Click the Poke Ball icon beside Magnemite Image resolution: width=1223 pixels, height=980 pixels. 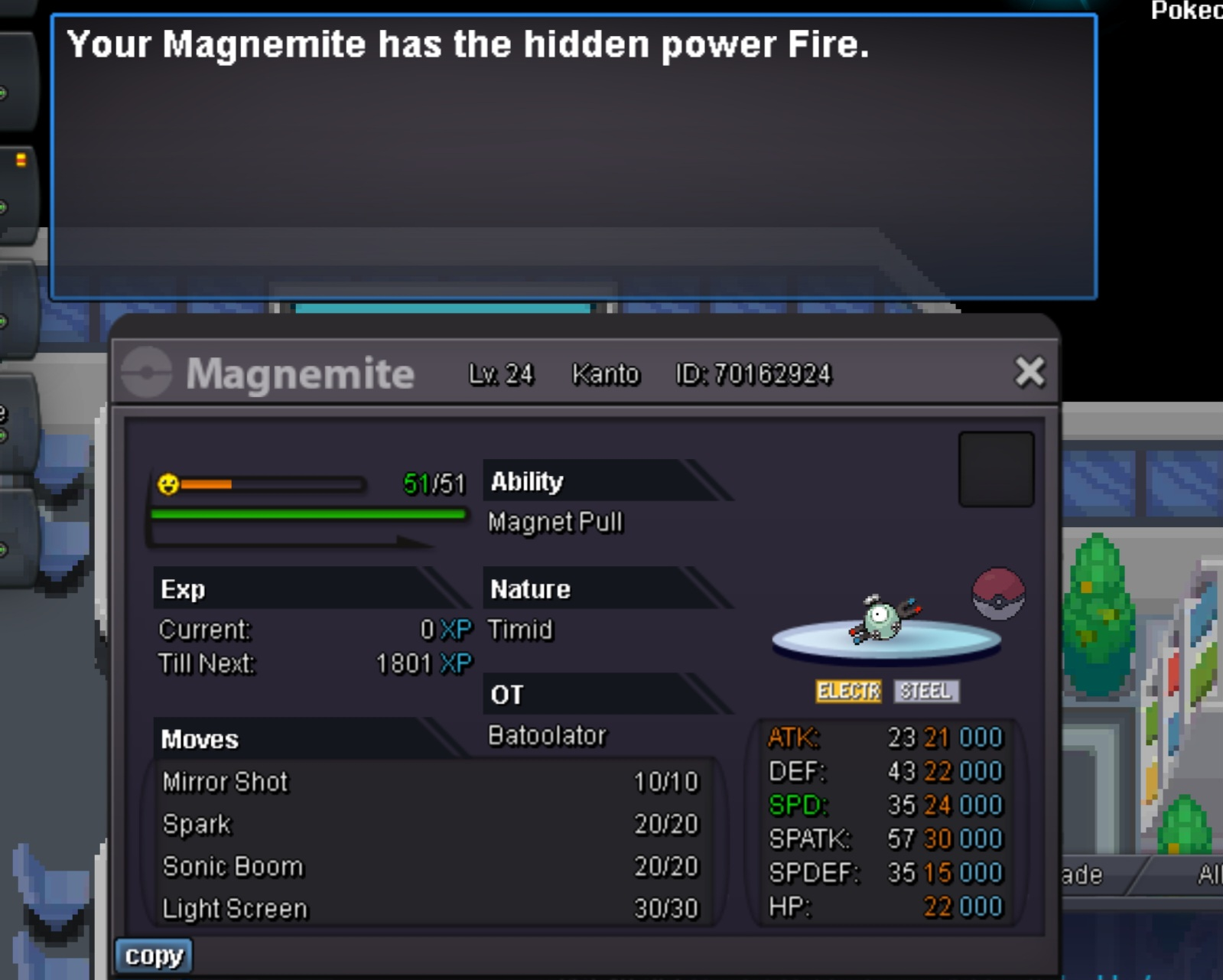(998, 594)
